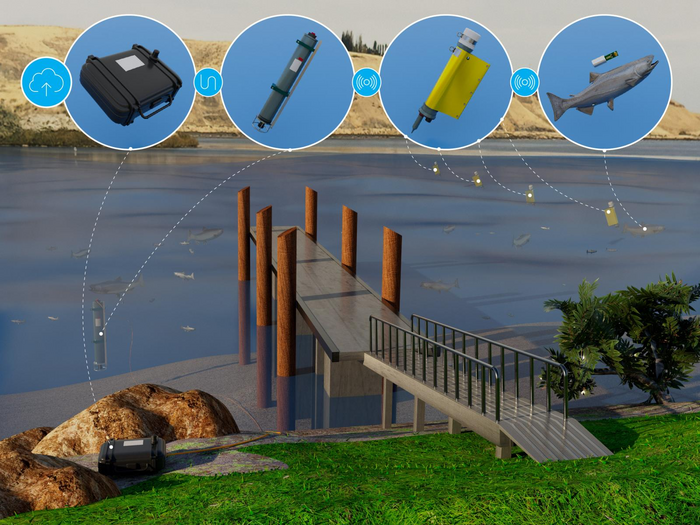Screen dimensions: 700x525
Task: Select the tagged salmon circle
Action: [604, 83]
